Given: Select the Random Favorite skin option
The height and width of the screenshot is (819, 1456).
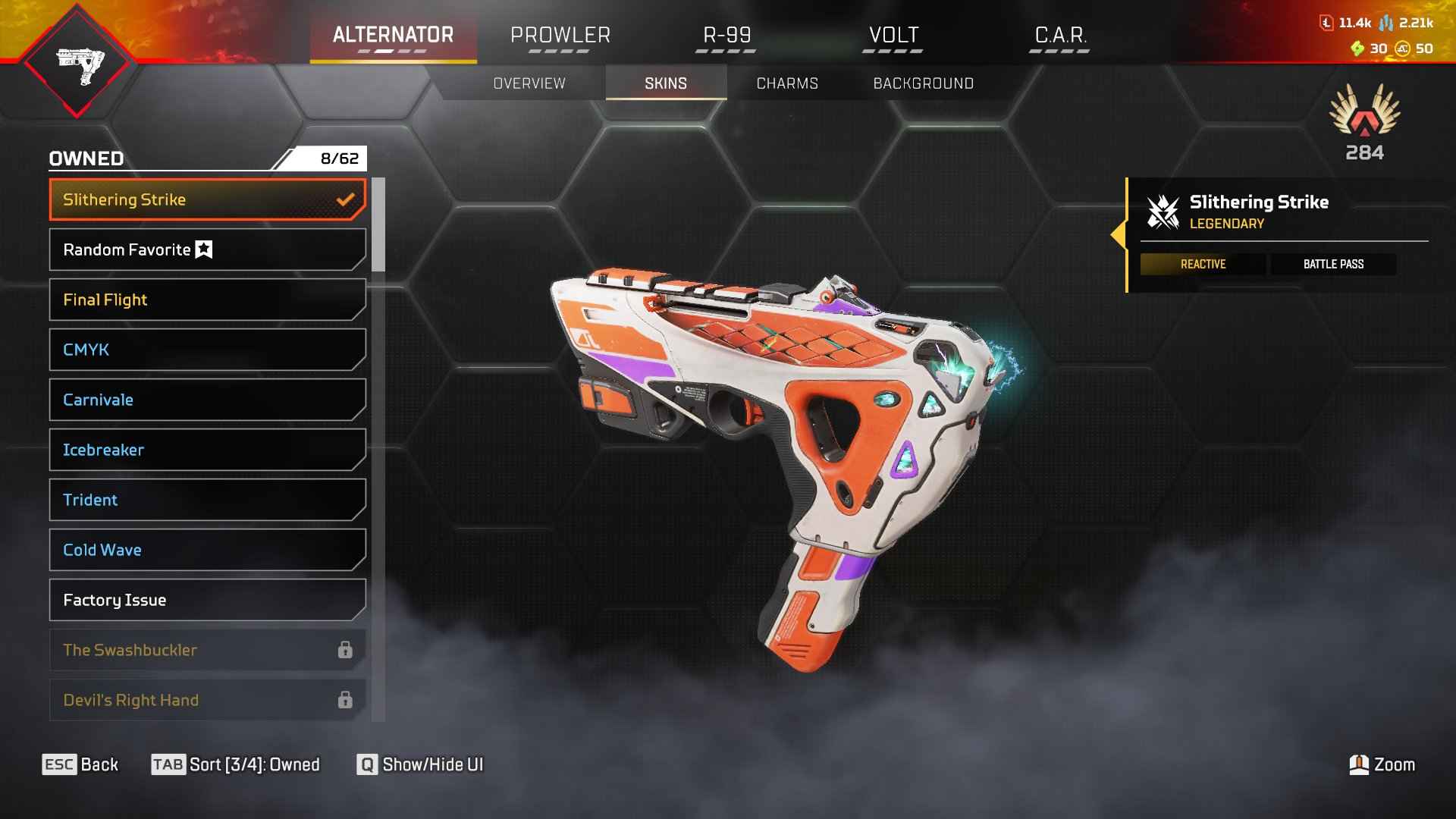Looking at the screenshot, I should click(x=207, y=249).
